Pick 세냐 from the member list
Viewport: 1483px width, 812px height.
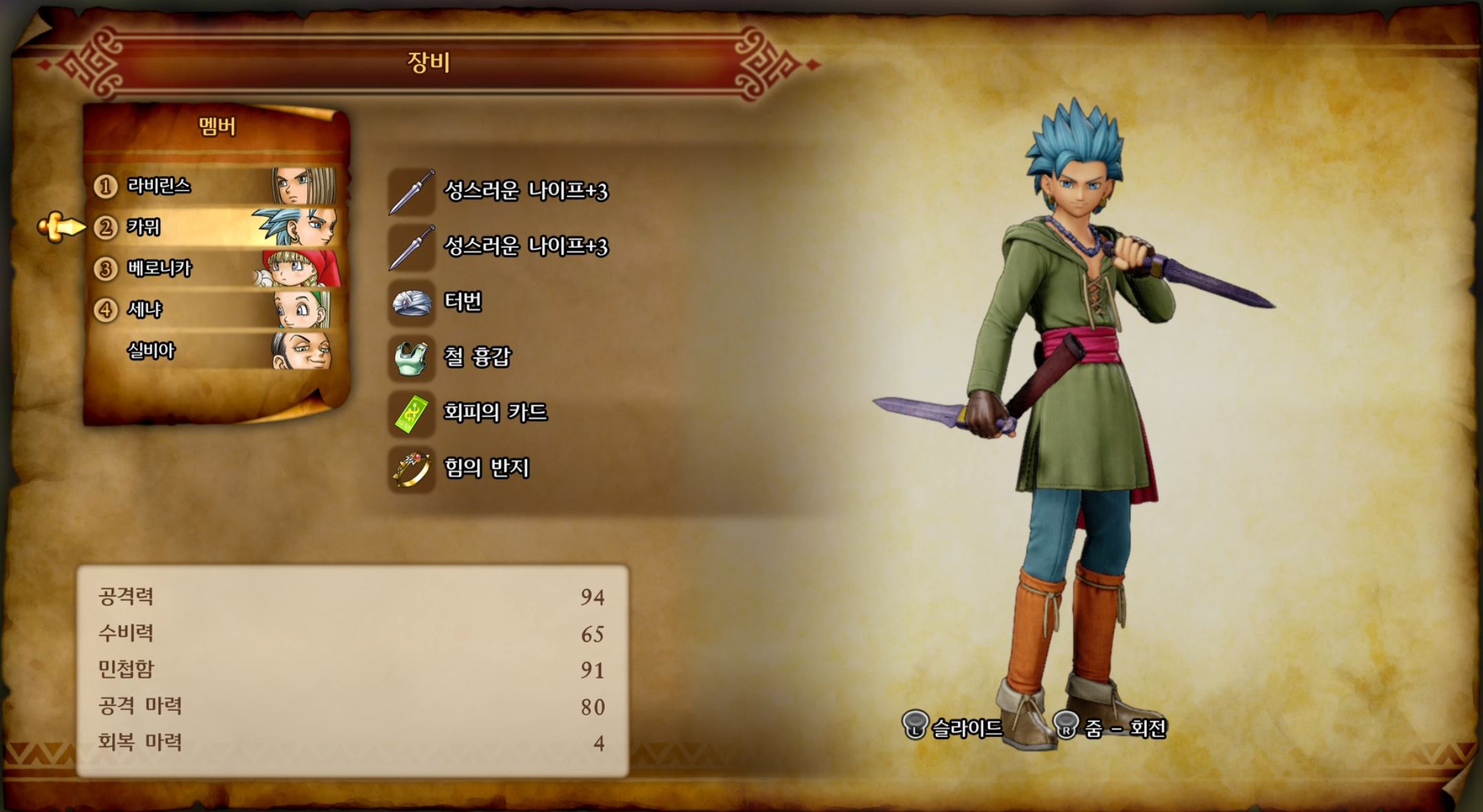(214, 310)
